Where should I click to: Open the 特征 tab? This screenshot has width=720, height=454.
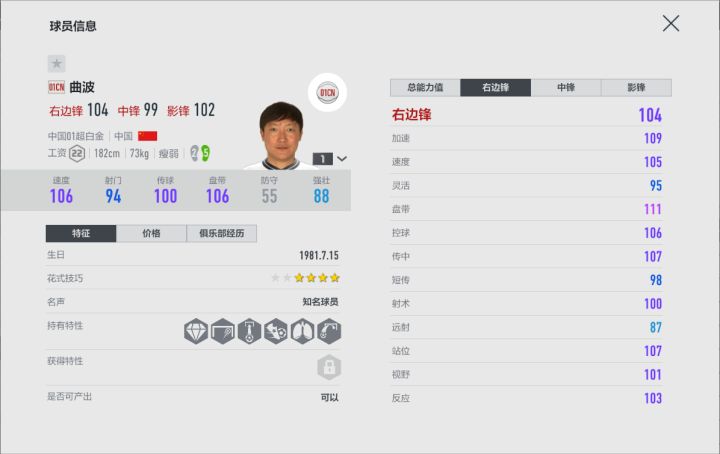point(80,234)
